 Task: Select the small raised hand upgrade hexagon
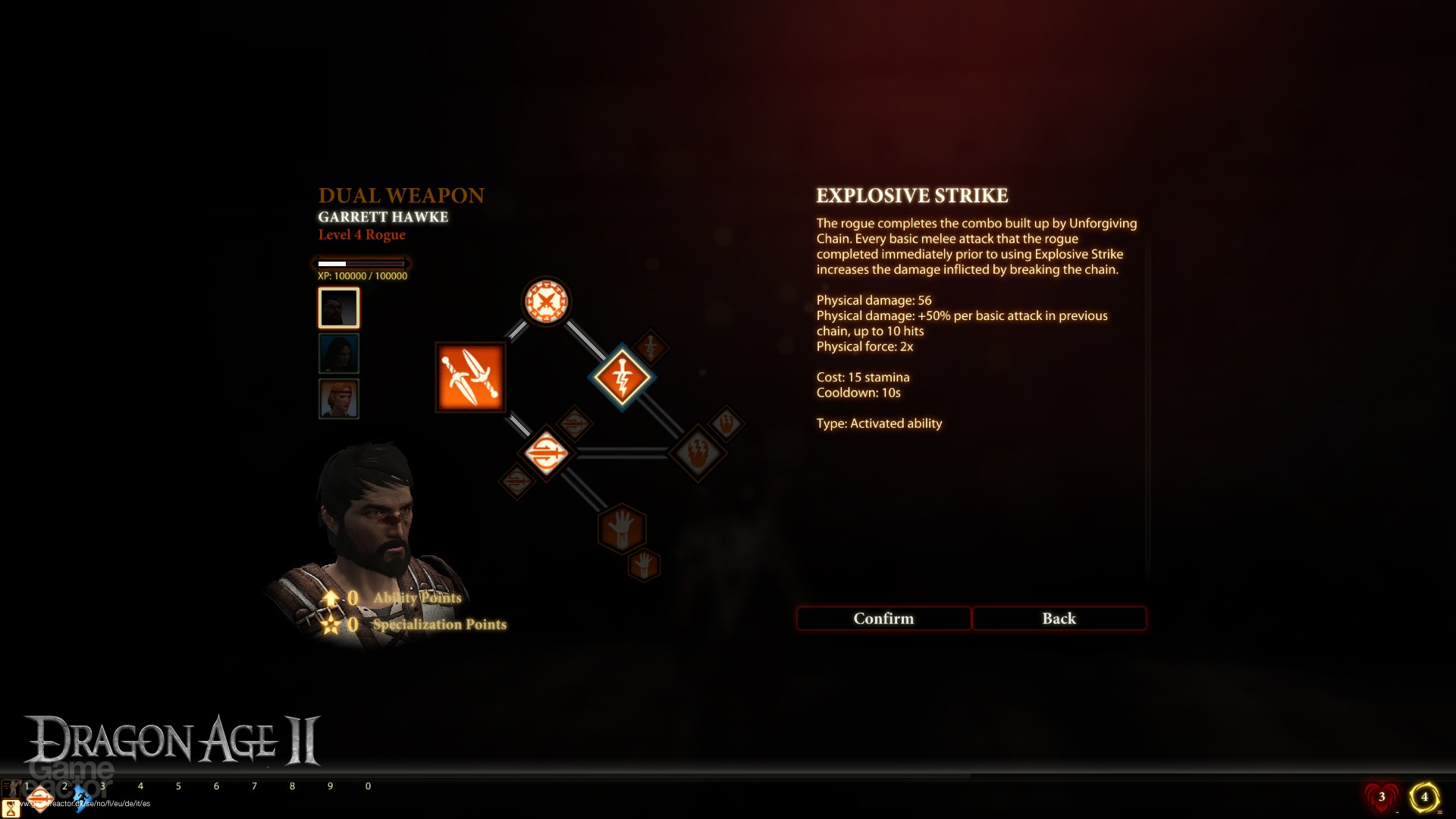(x=644, y=565)
